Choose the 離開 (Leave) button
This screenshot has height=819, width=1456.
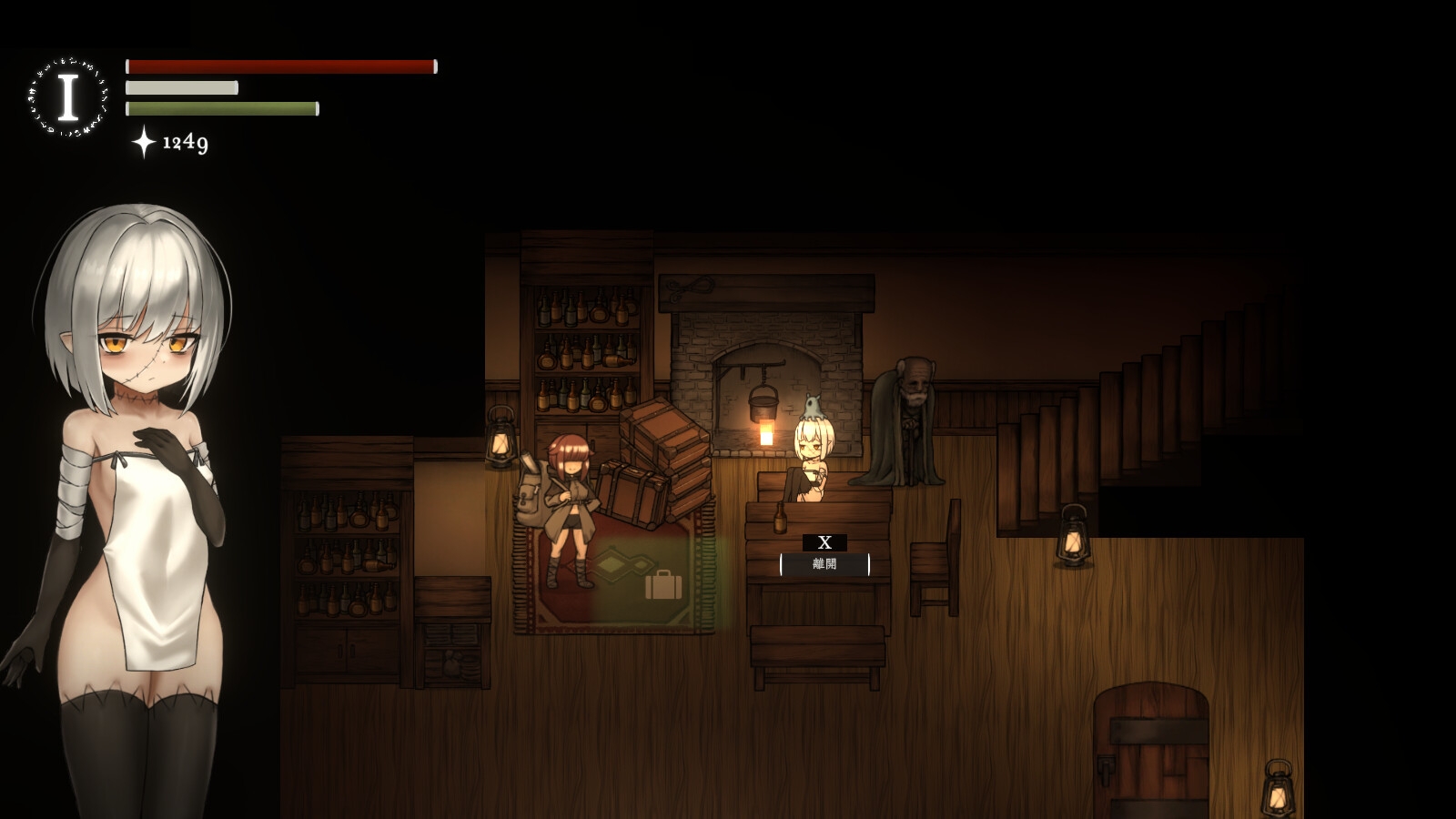coord(824,564)
